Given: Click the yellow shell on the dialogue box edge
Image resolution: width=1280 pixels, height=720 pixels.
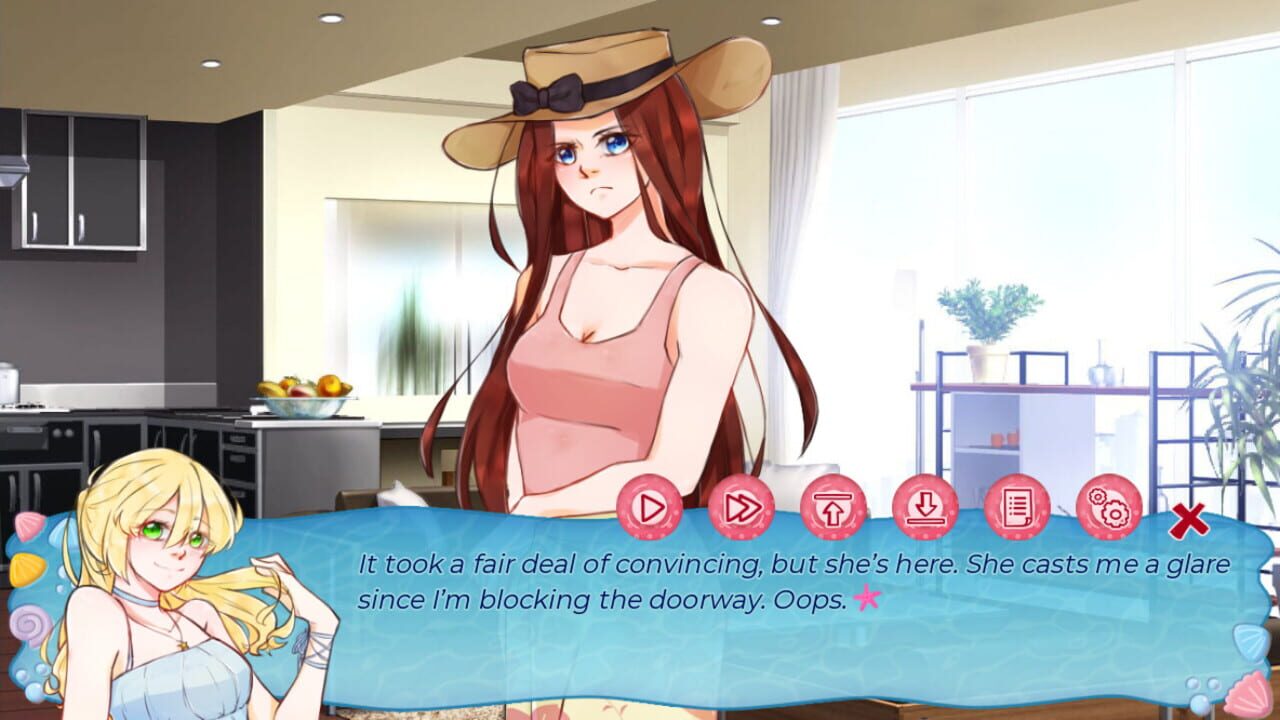Looking at the screenshot, I should click(26, 567).
